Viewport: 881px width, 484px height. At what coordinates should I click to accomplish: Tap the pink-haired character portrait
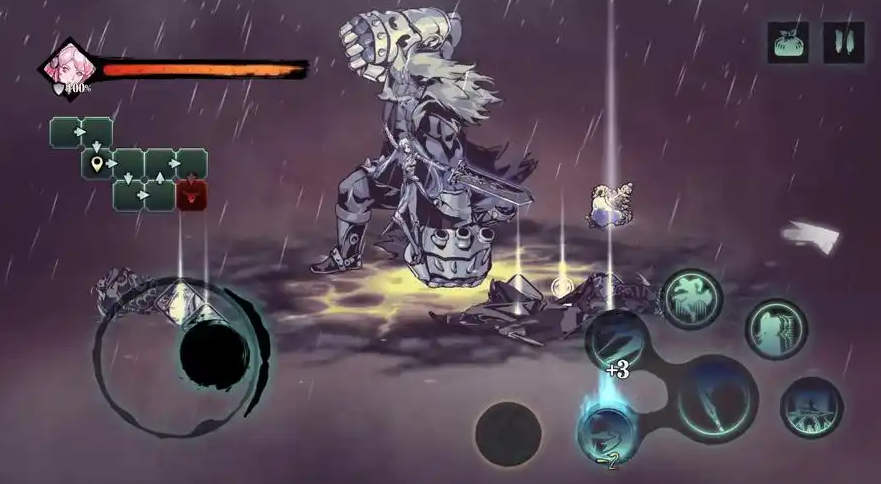70,66
